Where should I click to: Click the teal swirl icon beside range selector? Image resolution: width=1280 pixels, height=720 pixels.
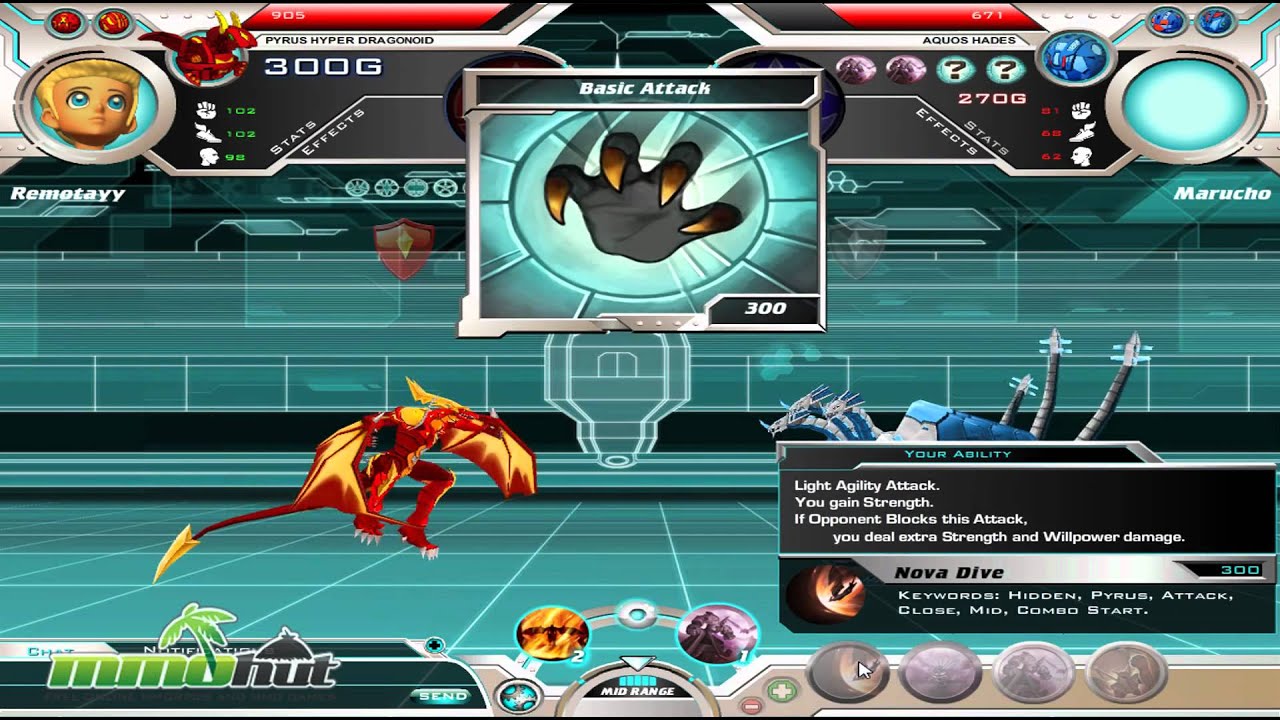click(518, 694)
